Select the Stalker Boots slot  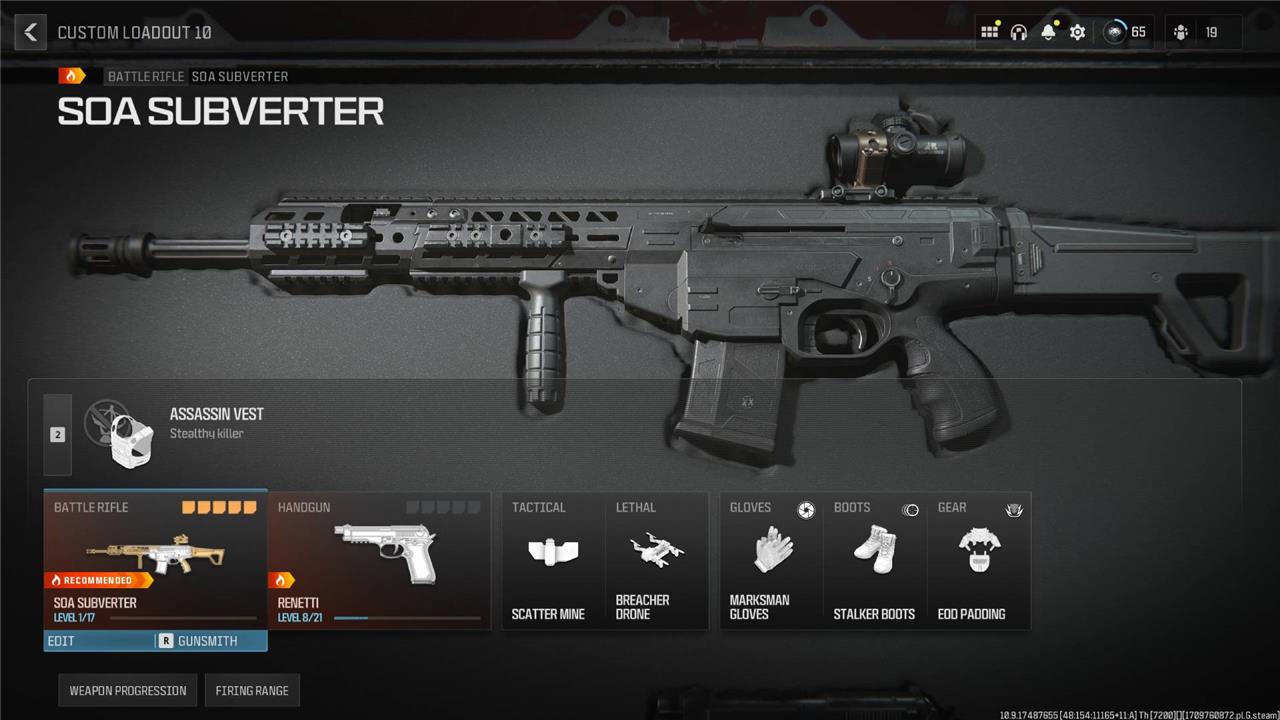pos(875,561)
